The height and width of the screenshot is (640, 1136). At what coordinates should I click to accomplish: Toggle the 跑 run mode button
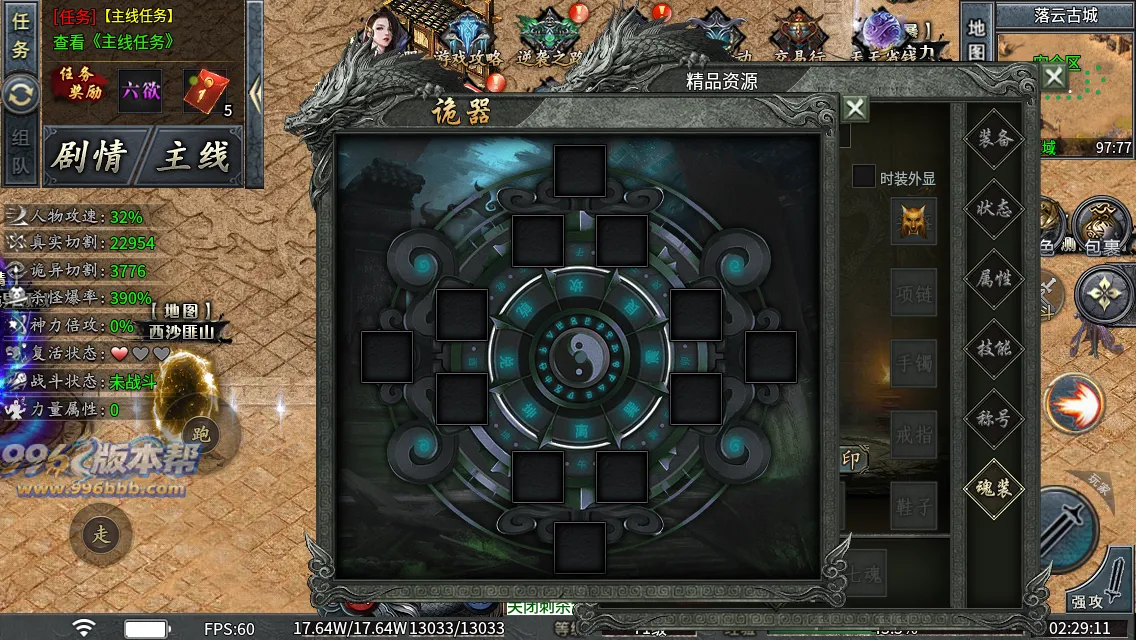[x=201, y=433]
